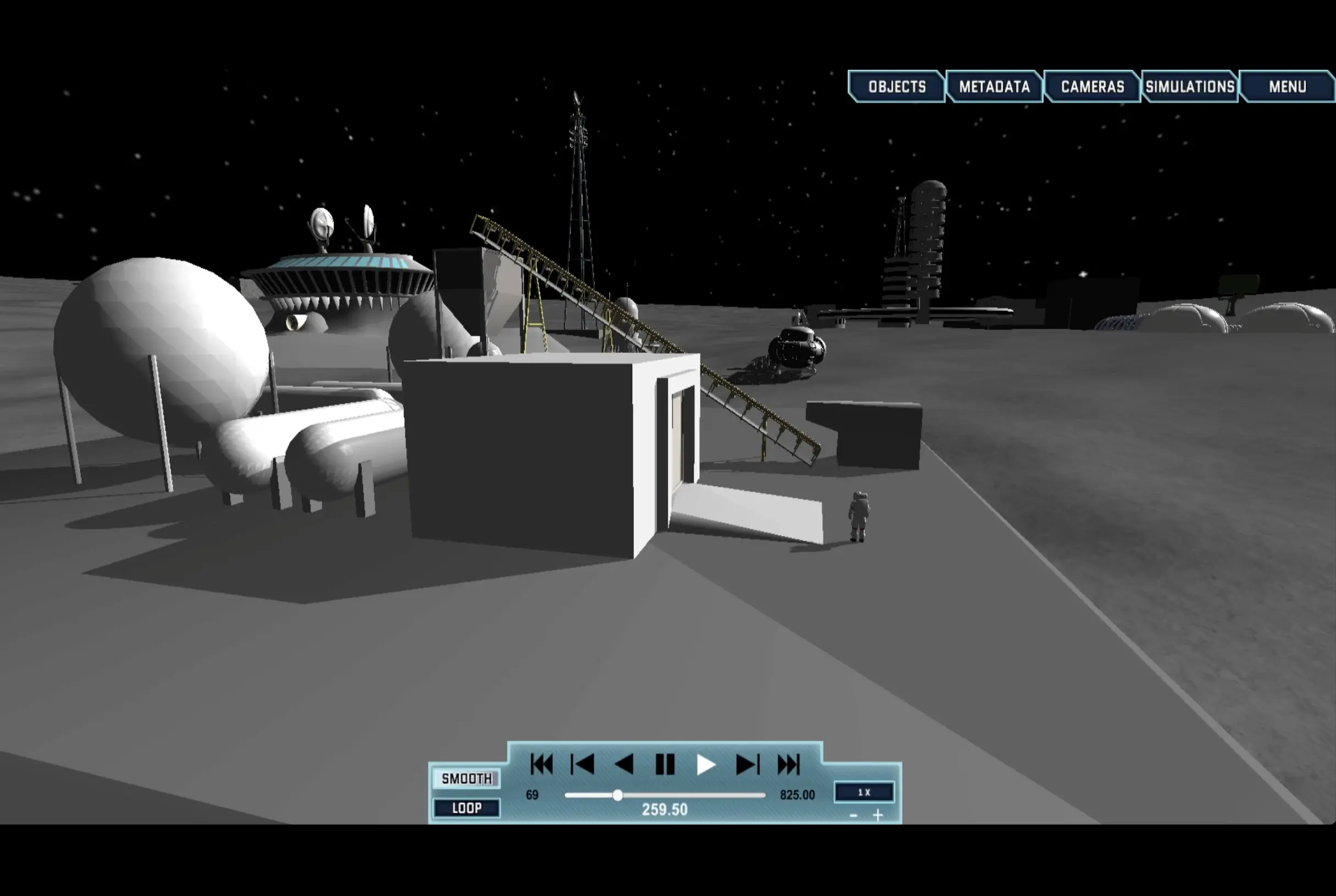The image size is (1336, 896).
Task: Play the simulation in reverse
Action: point(624,765)
